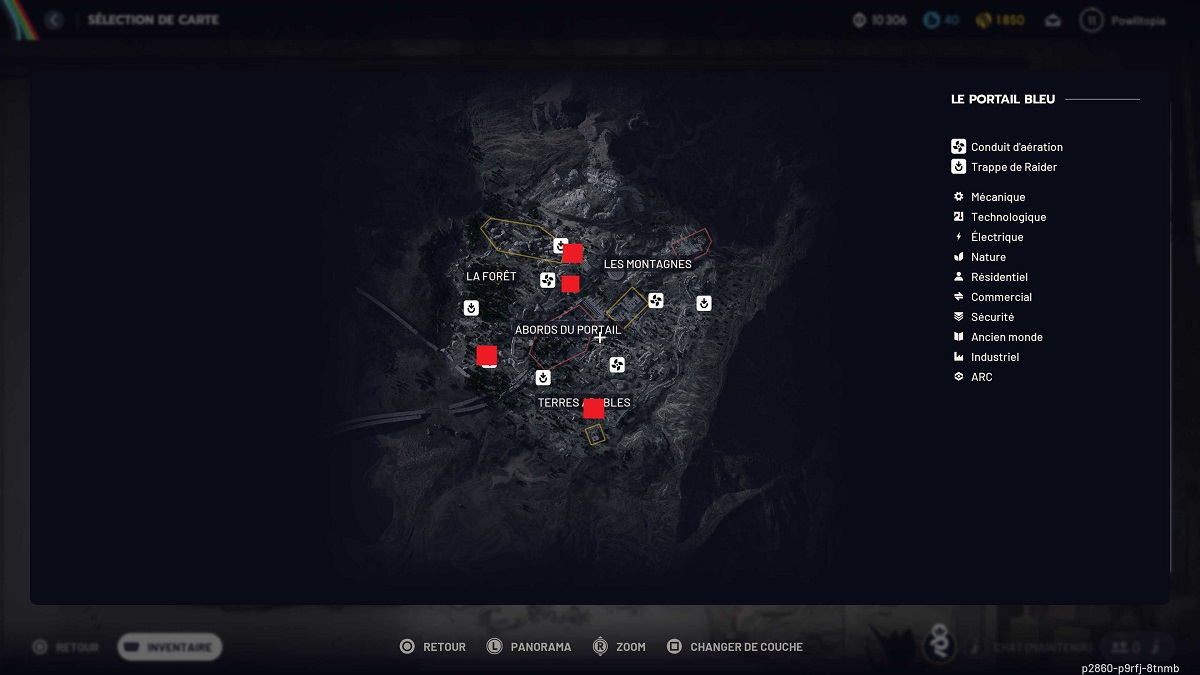Viewport: 1200px width, 675px height.
Task: Click the Résidentiel legend entry
Action: pyautogui.click(x=998, y=277)
